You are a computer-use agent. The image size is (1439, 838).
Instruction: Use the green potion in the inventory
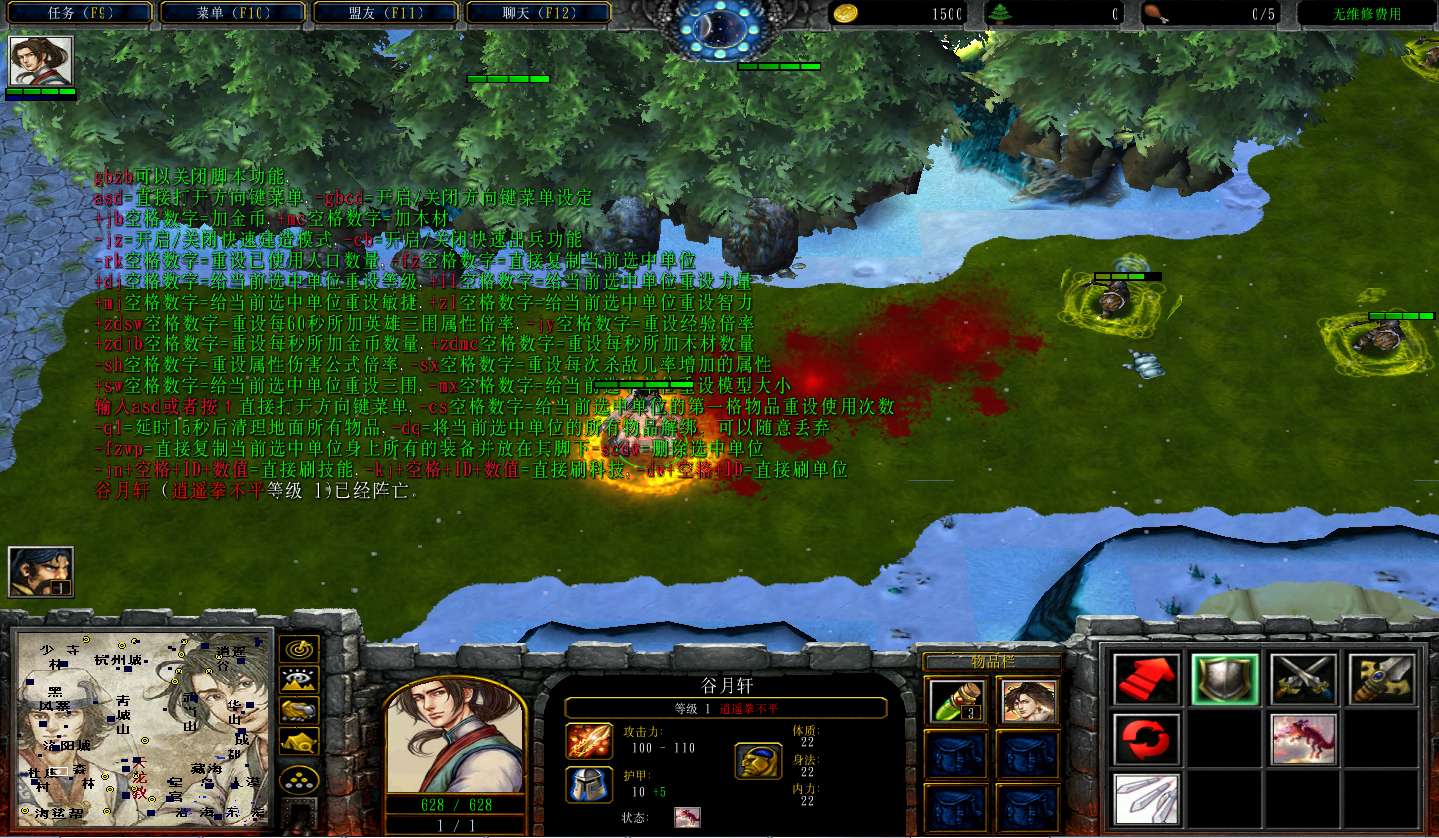pyautogui.click(x=957, y=701)
